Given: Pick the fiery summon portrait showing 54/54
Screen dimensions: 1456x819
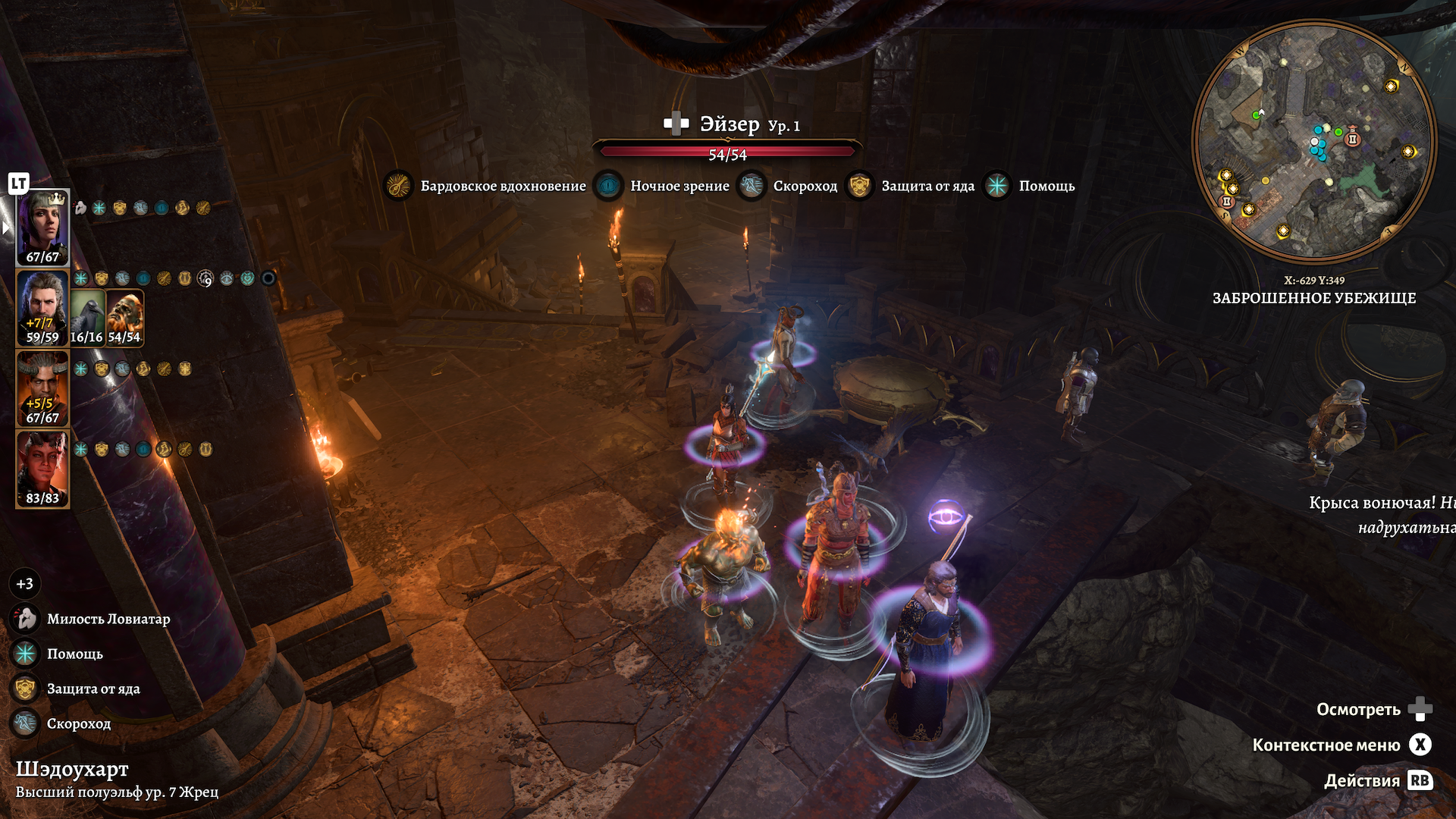Looking at the screenshot, I should click(124, 317).
